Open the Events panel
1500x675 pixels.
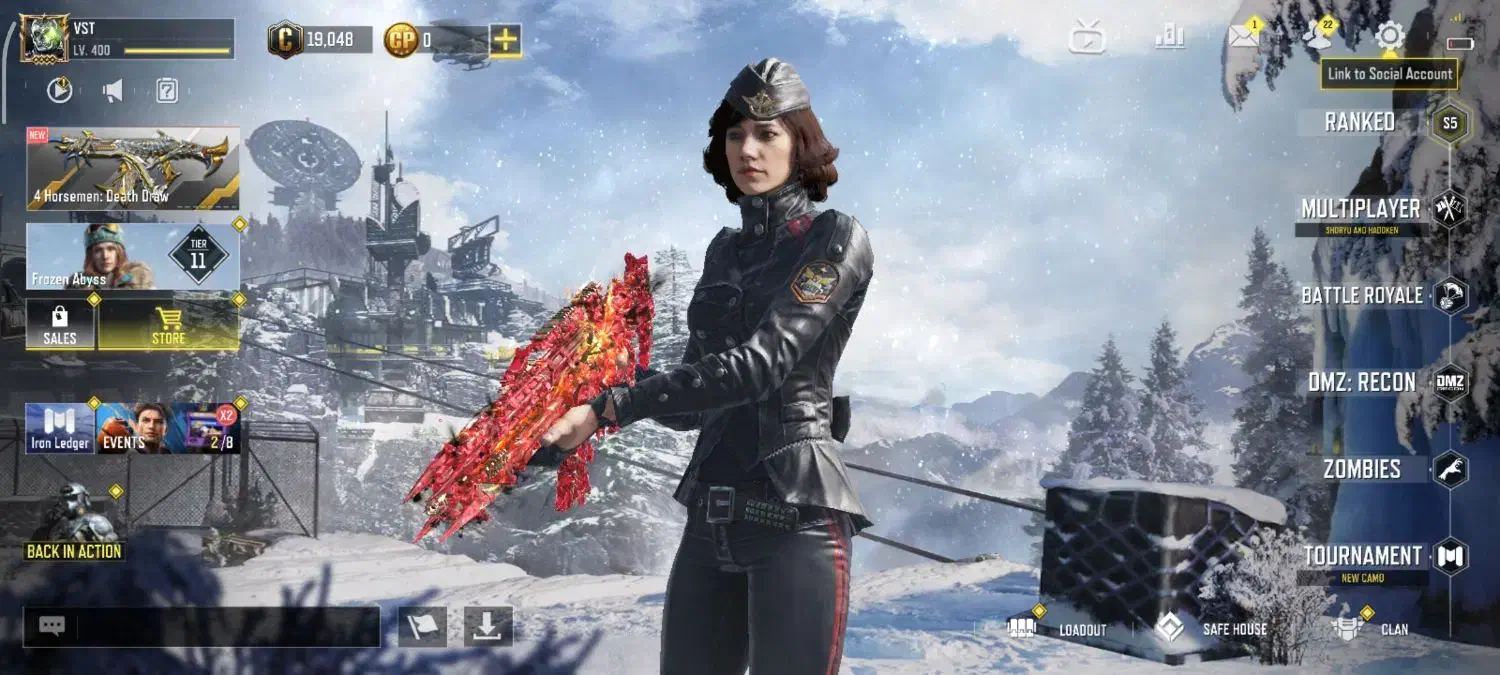[x=132, y=429]
